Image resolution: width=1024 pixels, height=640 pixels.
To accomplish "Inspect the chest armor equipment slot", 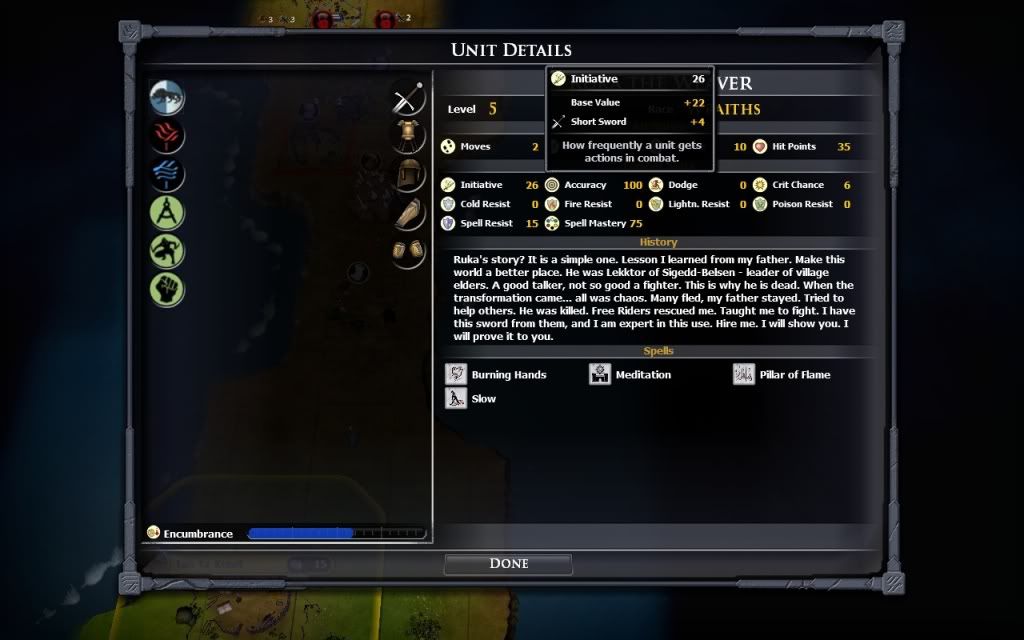I will pyautogui.click(x=408, y=137).
